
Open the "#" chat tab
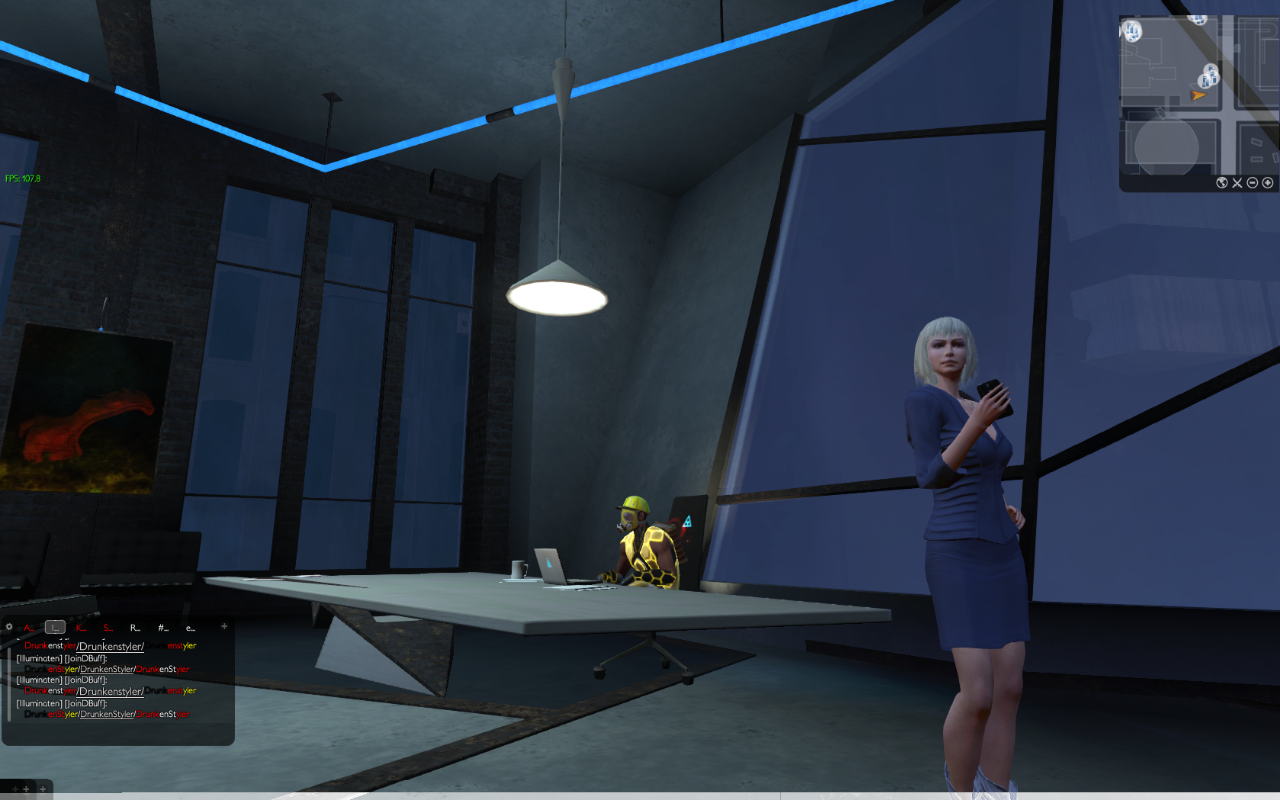coord(162,627)
